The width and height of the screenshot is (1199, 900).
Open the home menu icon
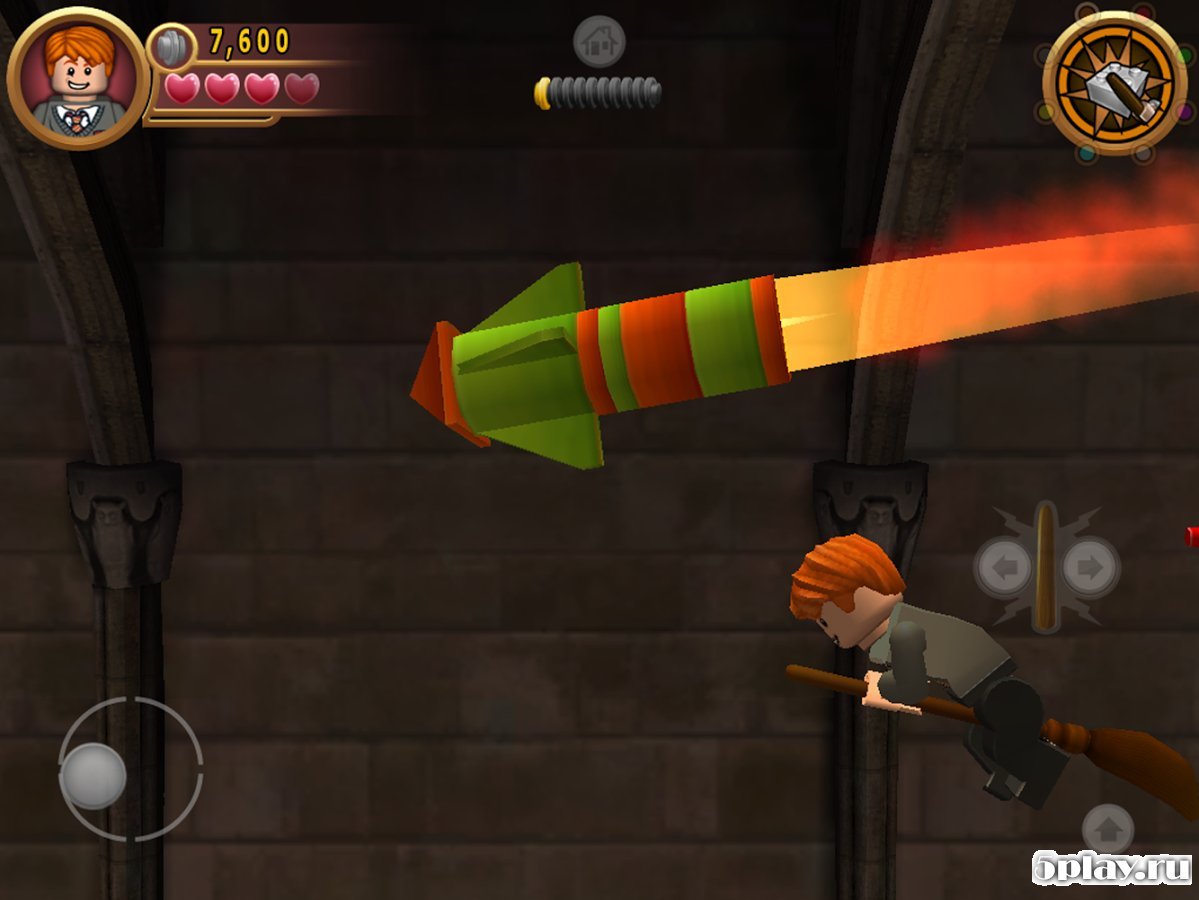(599, 42)
